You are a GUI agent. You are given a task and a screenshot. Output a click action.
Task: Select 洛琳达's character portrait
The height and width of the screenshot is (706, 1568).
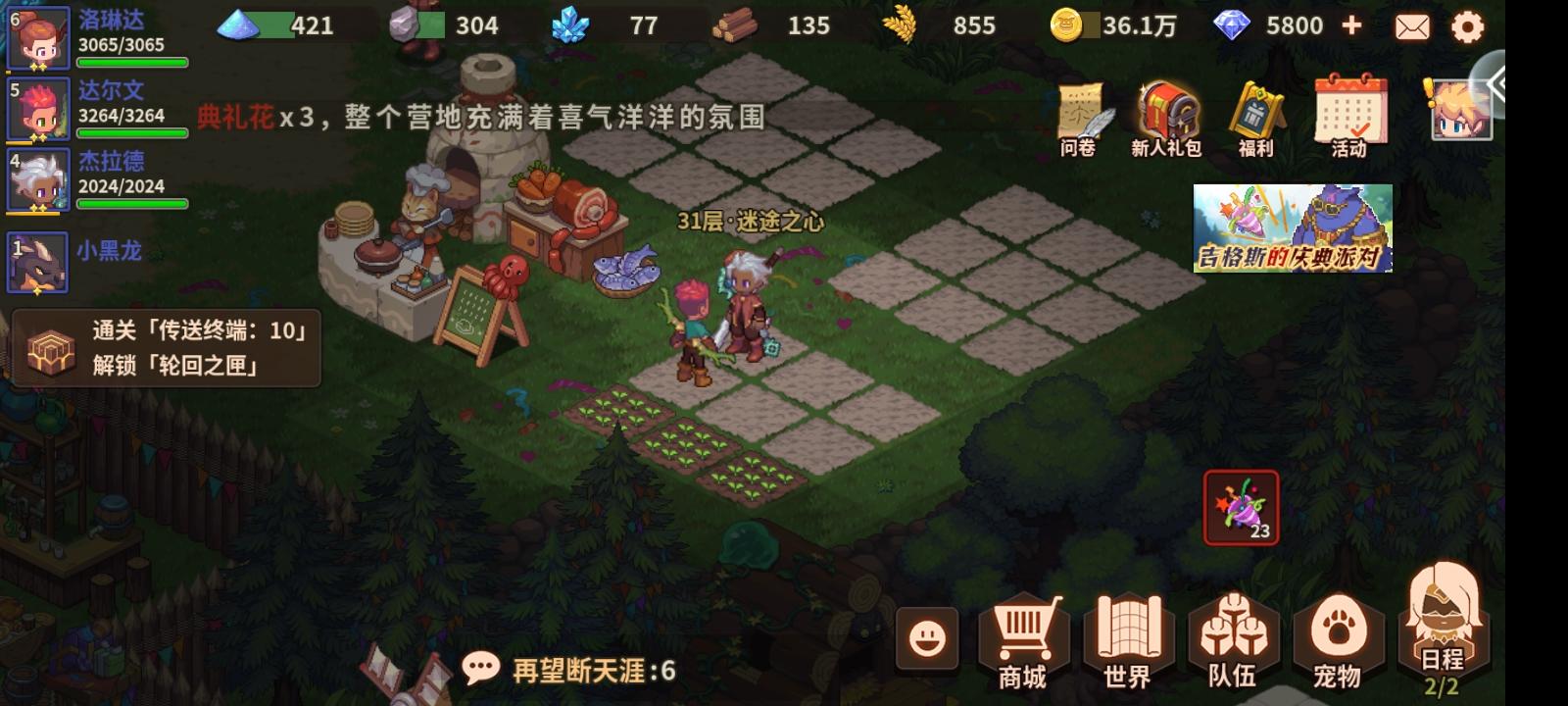pos(36,37)
